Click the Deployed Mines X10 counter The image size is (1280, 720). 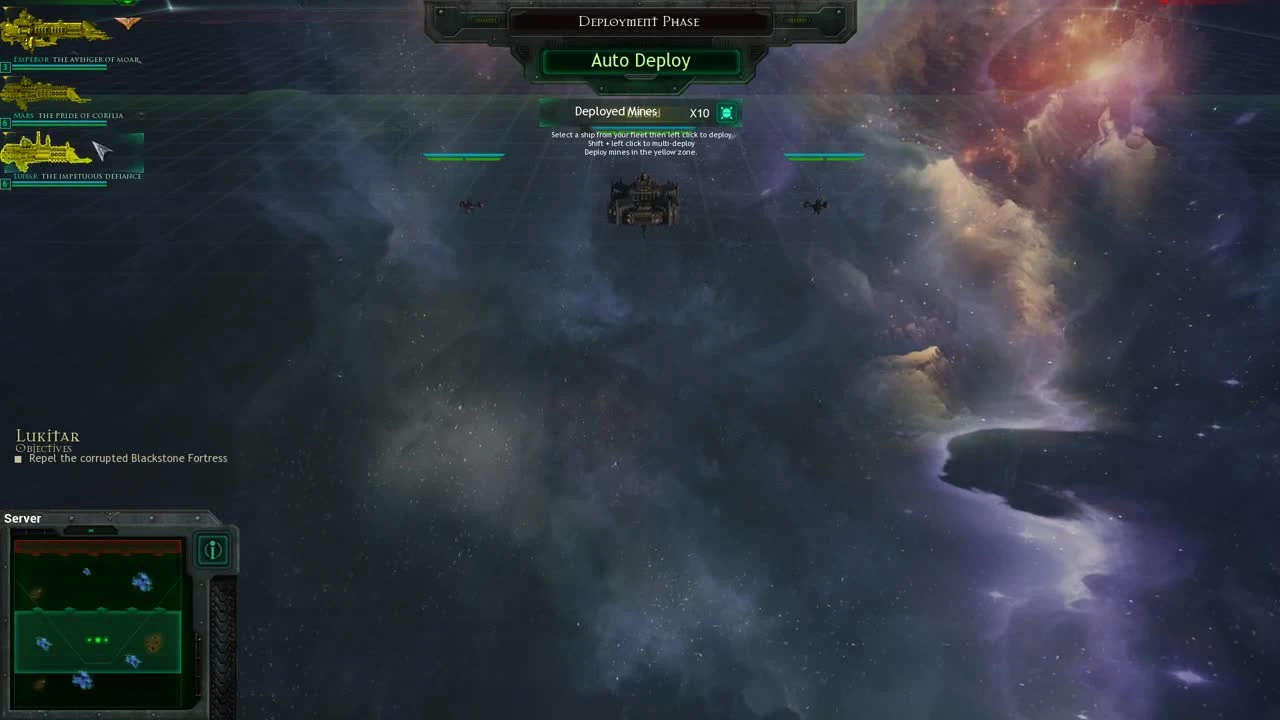[x=640, y=112]
